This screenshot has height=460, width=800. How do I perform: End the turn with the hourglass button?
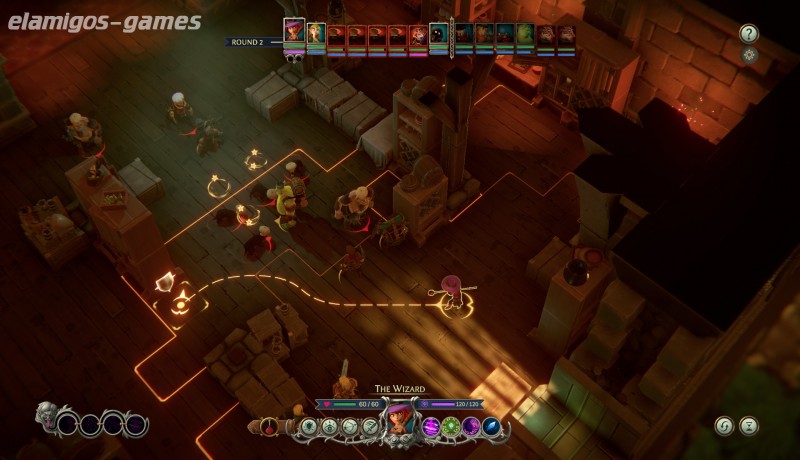coord(749,426)
